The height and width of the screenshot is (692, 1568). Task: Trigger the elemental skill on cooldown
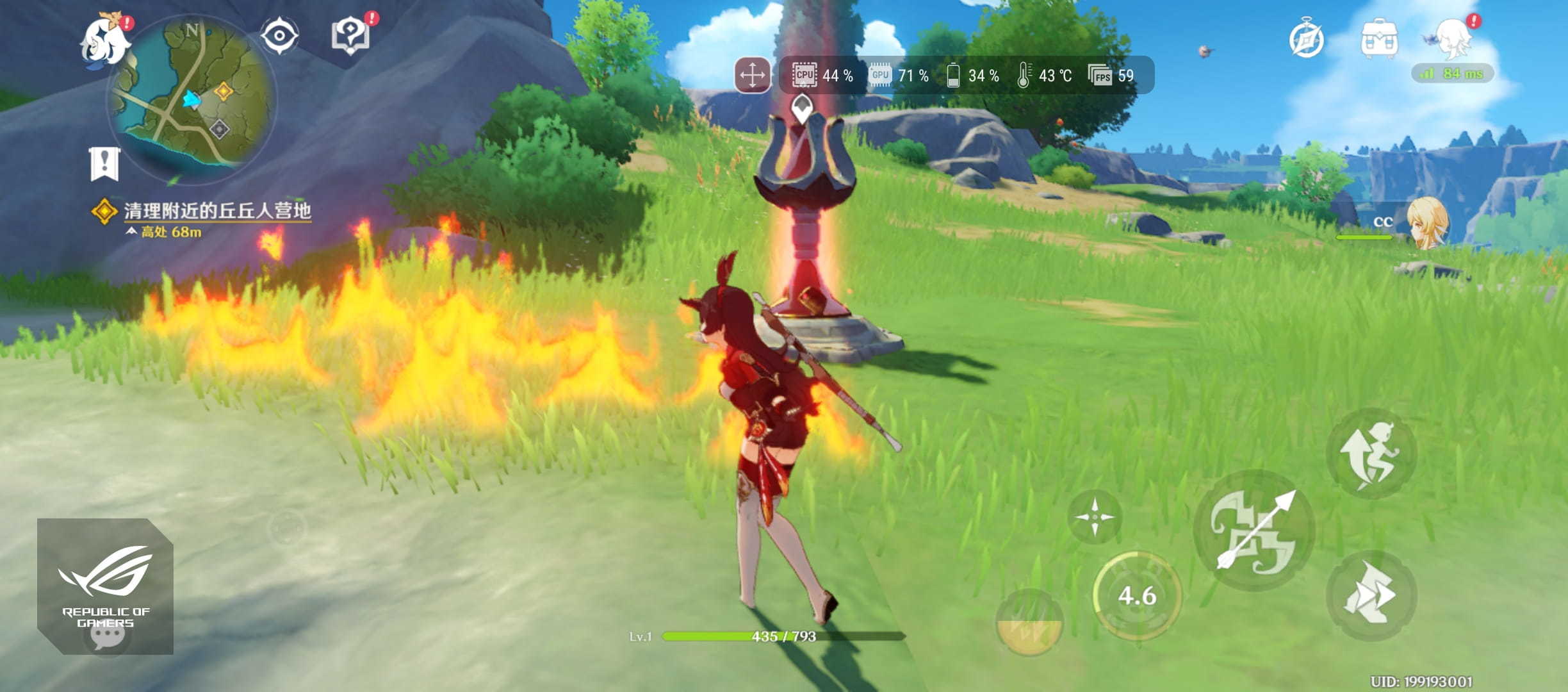point(1136,596)
